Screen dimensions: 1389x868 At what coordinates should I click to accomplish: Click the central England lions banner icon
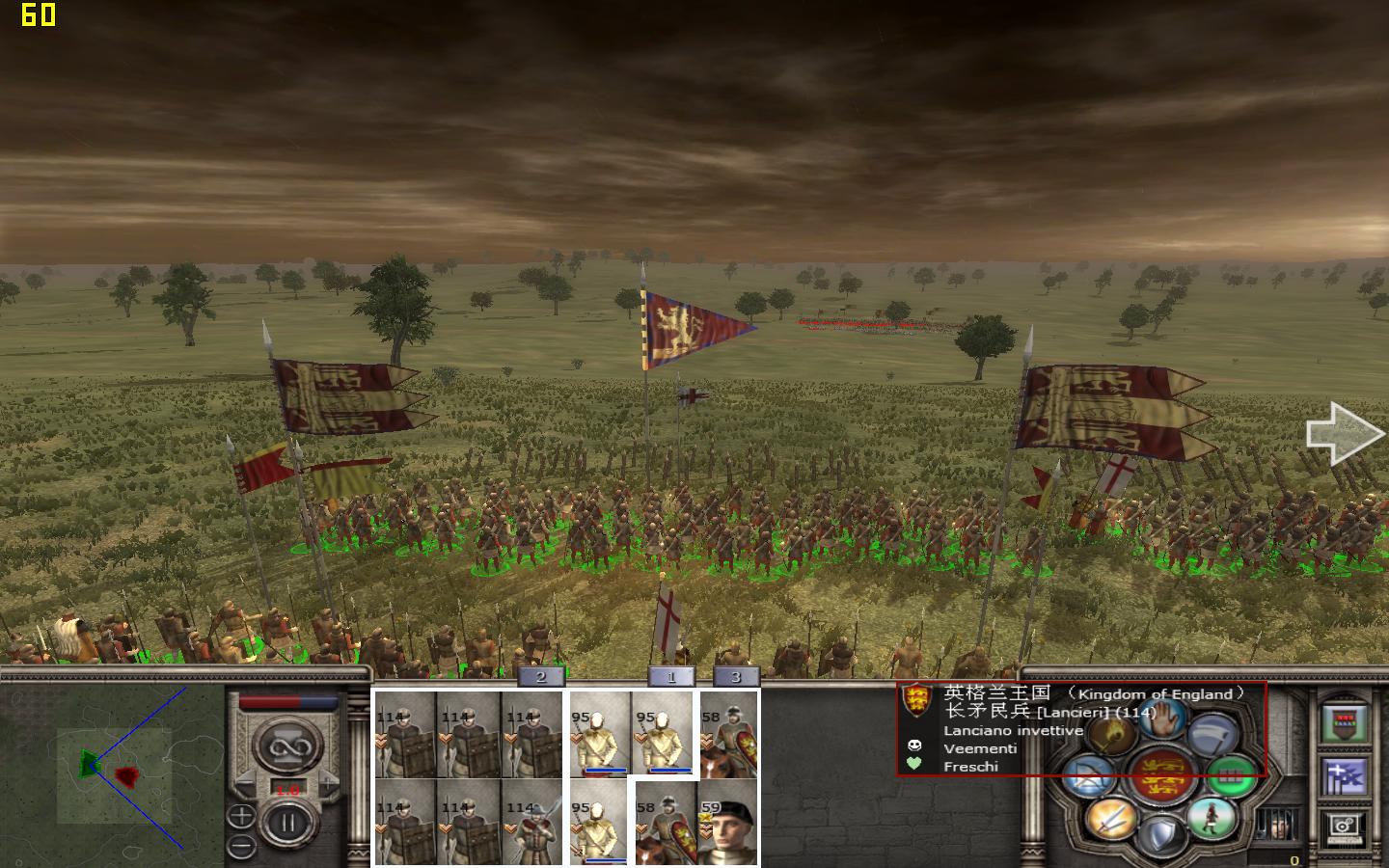(1163, 774)
